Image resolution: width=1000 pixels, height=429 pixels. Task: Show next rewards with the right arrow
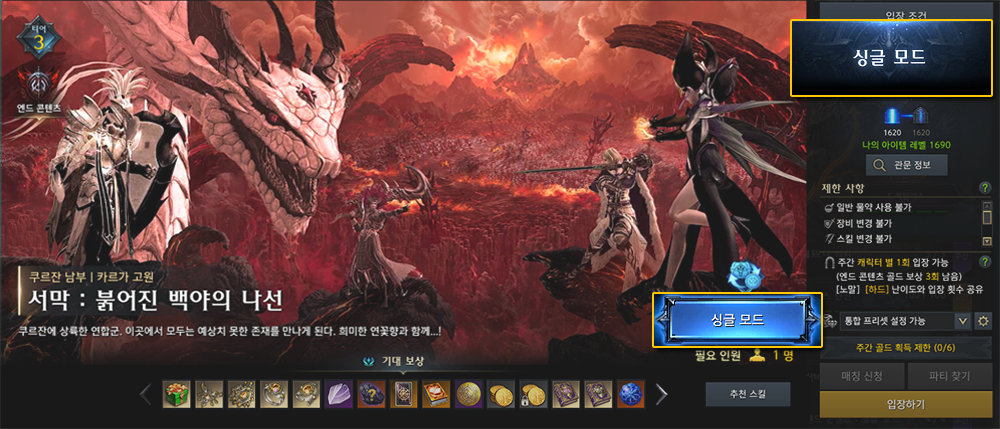(x=661, y=394)
